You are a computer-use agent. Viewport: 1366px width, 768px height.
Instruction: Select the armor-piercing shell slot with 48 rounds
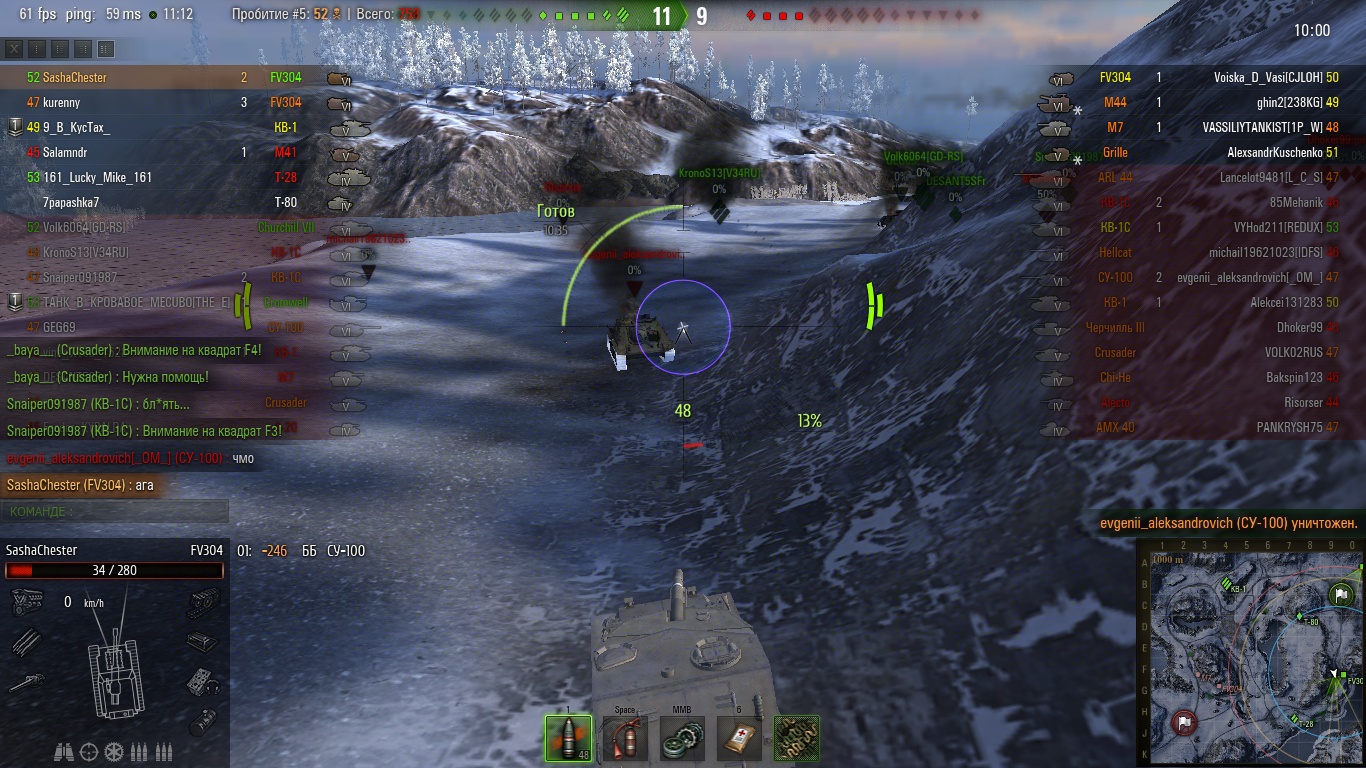click(568, 738)
